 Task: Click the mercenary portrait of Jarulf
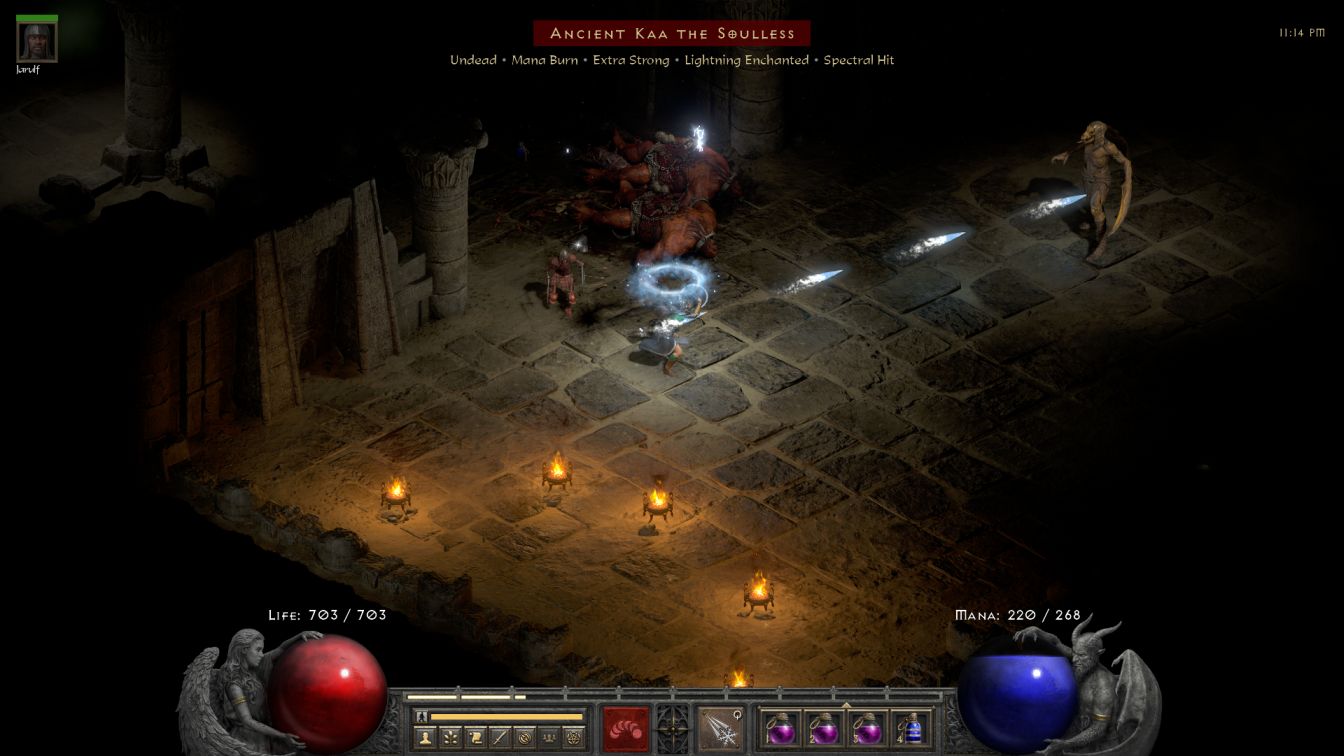[37, 41]
